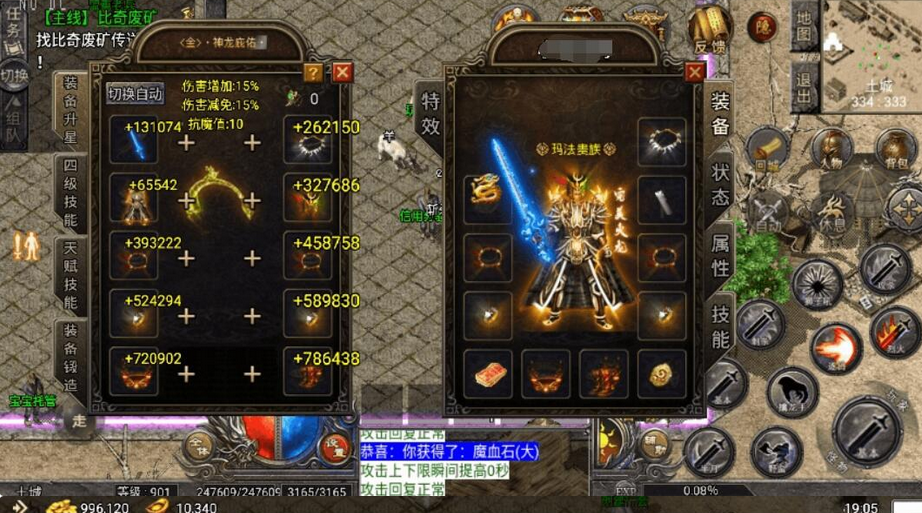Screen dimensions: 922x513
Task: Toggle the 切换自动 button
Action: point(135,94)
